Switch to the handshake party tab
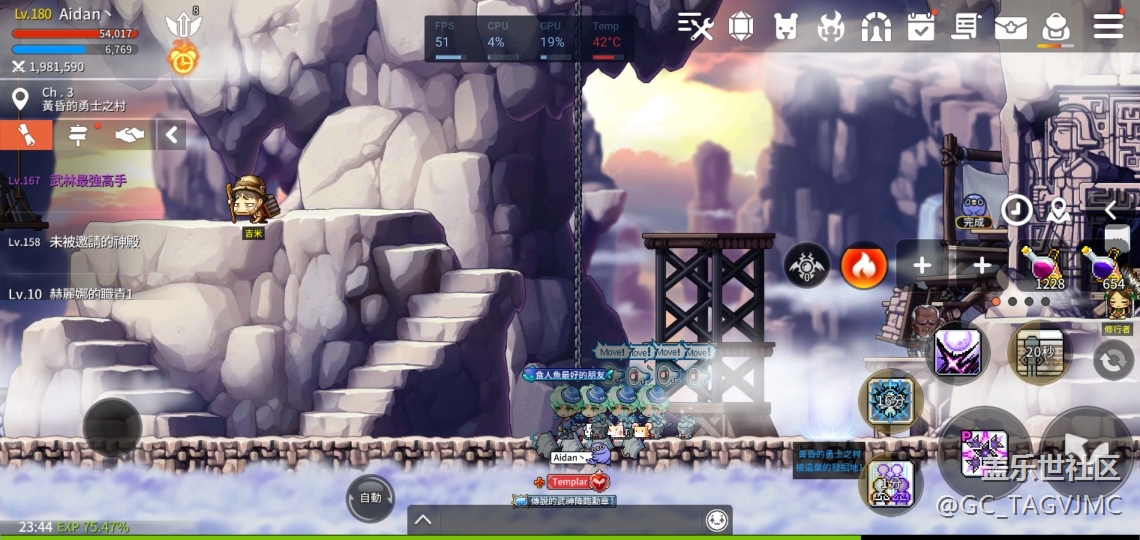 [129, 135]
